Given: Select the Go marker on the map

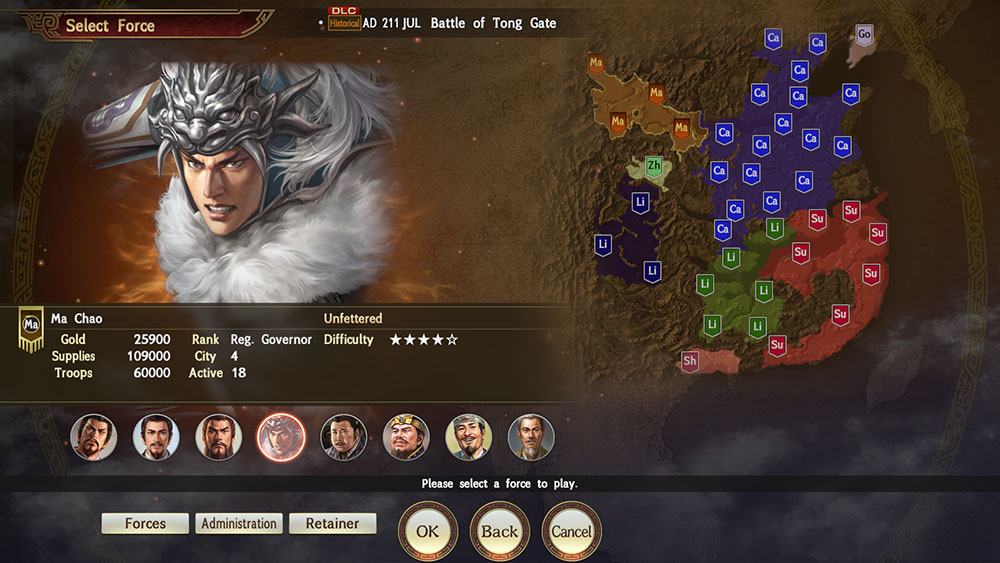Looking at the screenshot, I should pyautogui.click(x=865, y=35).
